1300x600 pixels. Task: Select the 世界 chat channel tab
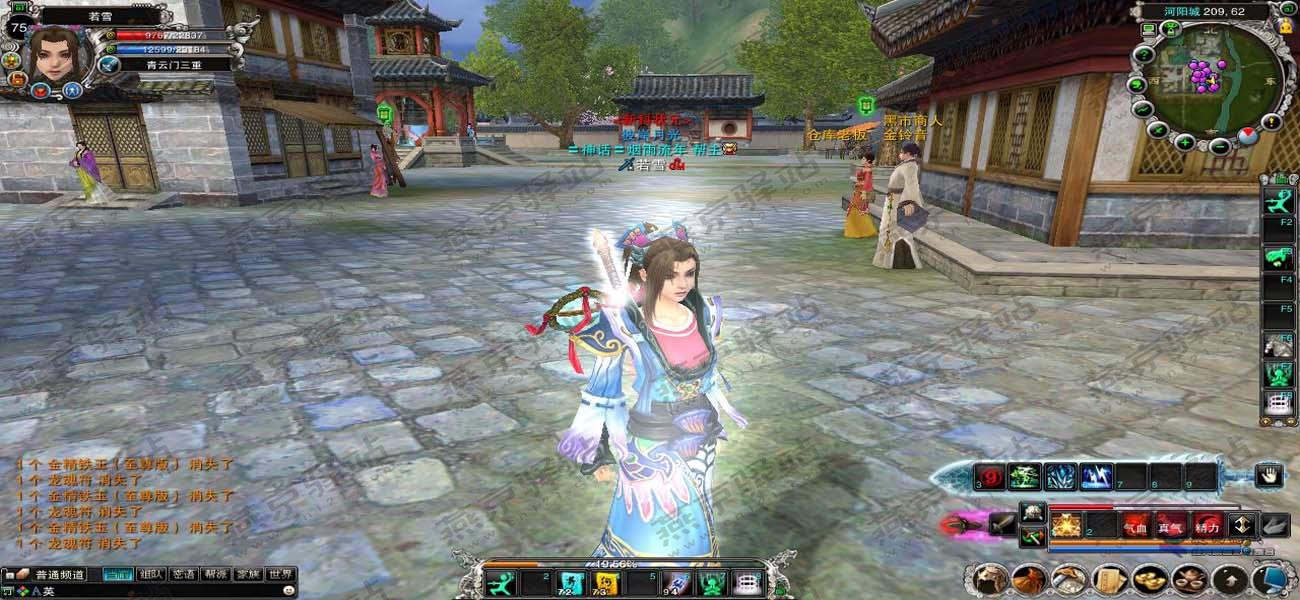pos(281,574)
